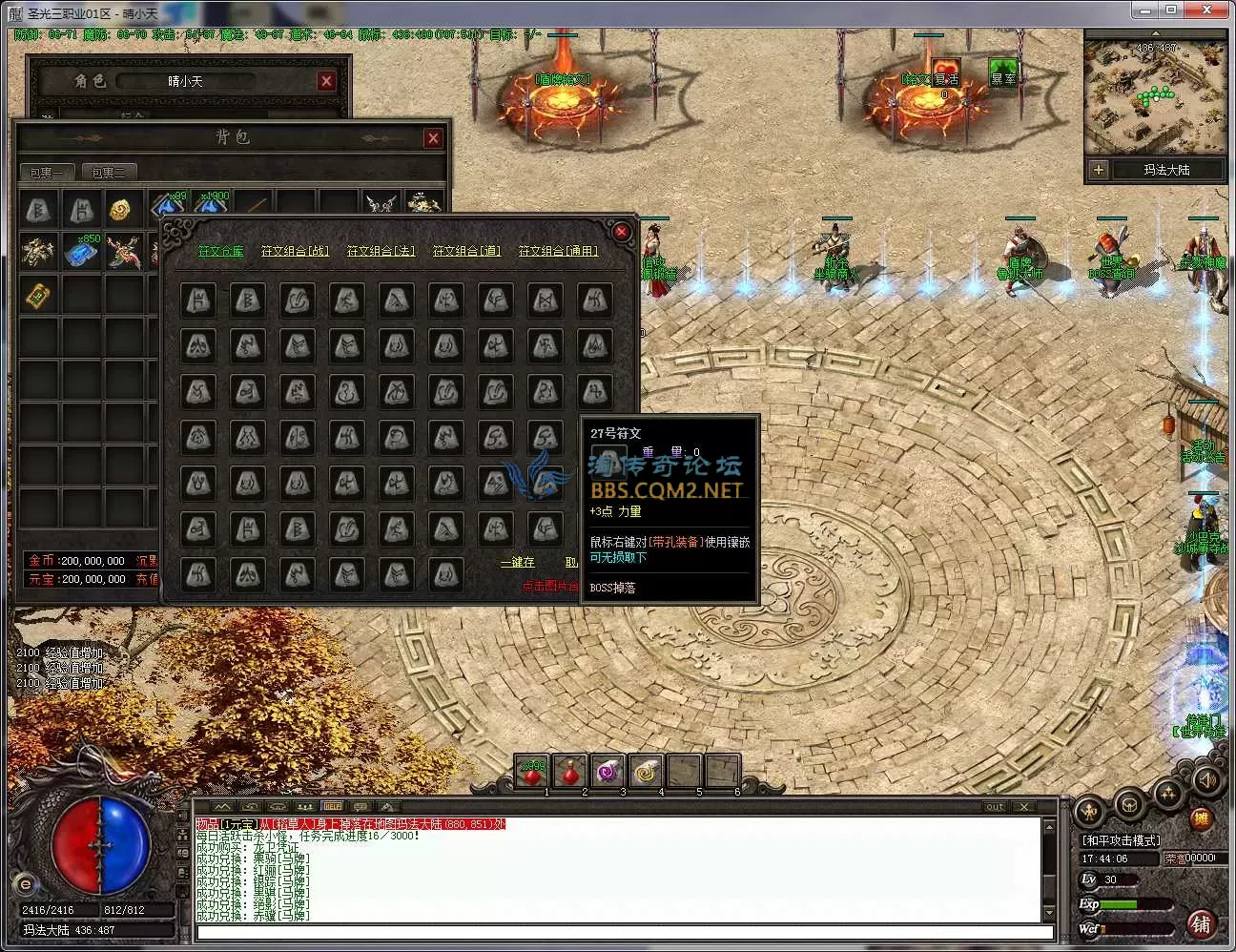Close the 背包 backpack window

pyautogui.click(x=433, y=138)
